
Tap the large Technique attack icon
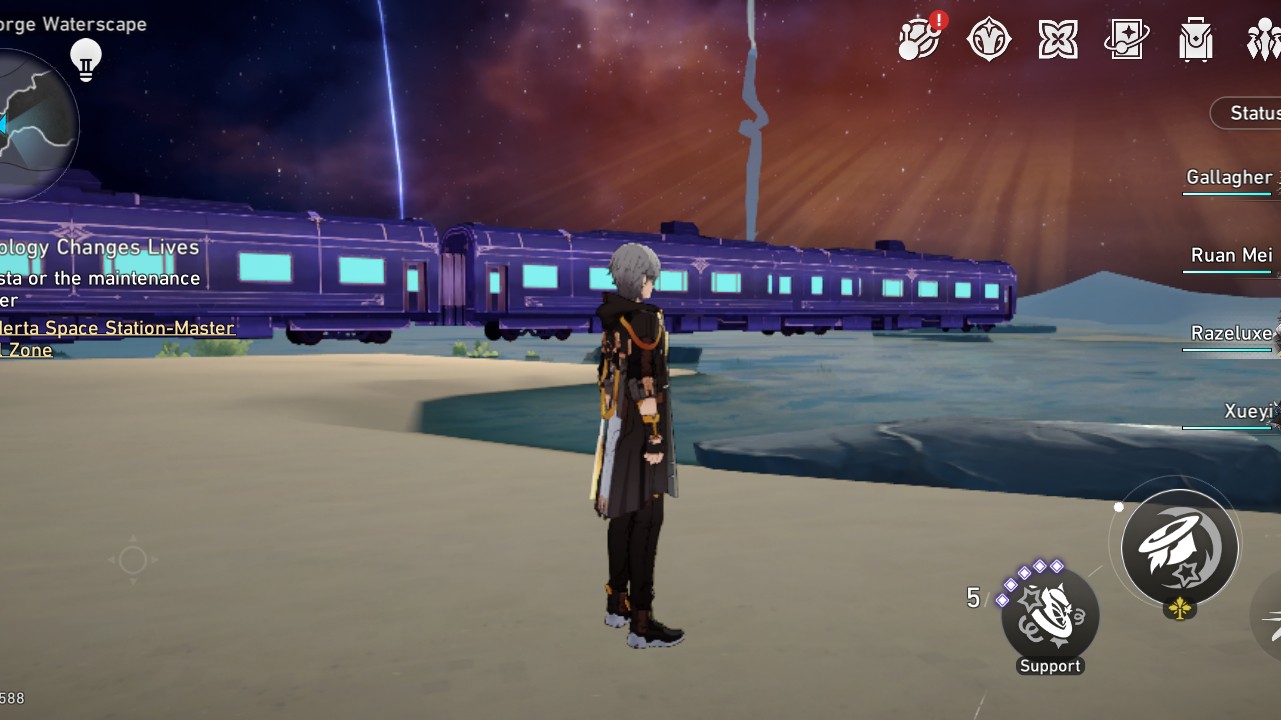(x=1178, y=548)
